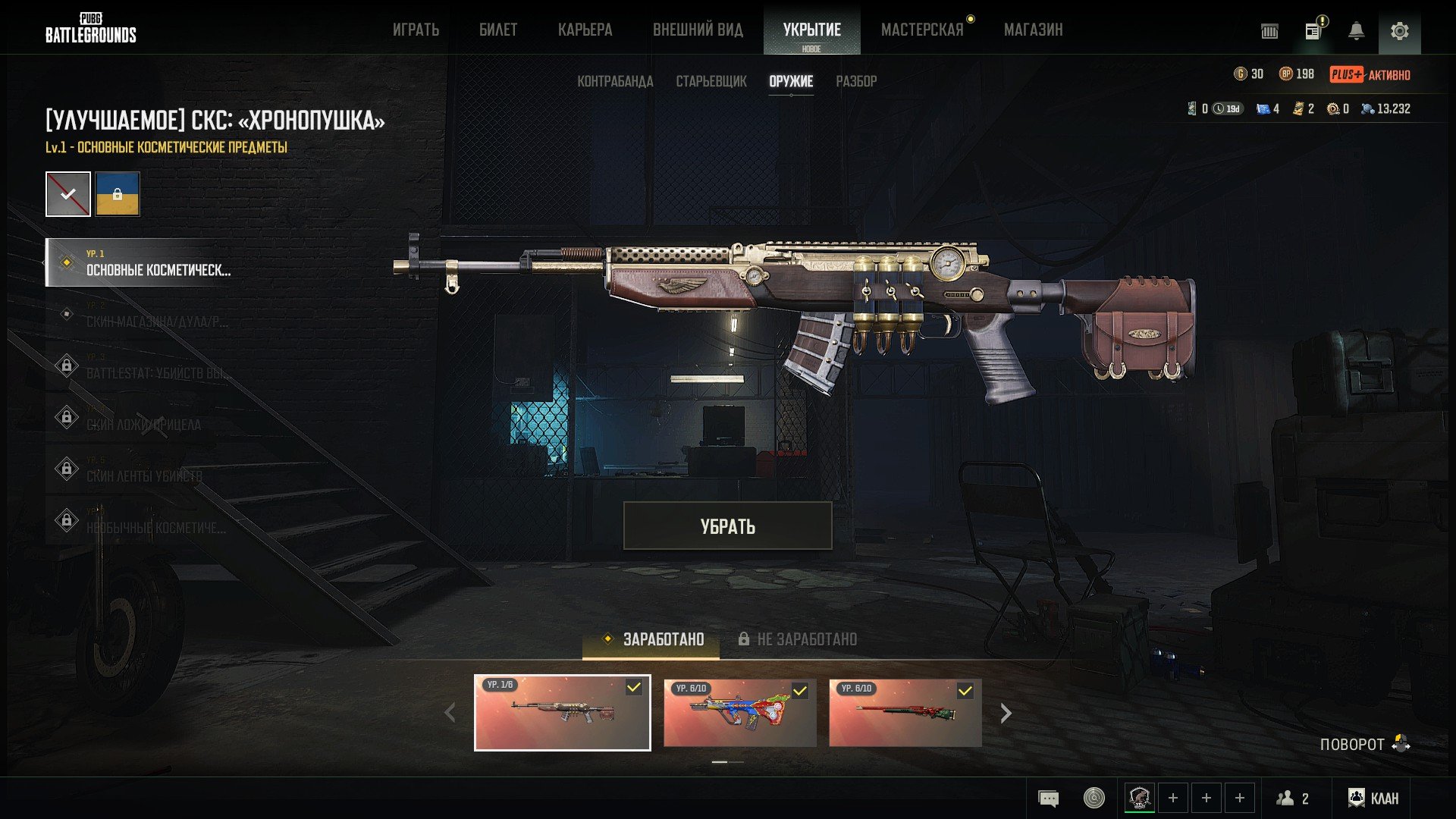Switch to the КОНТРАБАНДА tab
Image resolution: width=1456 pixels, height=819 pixels.
point(615,81)
